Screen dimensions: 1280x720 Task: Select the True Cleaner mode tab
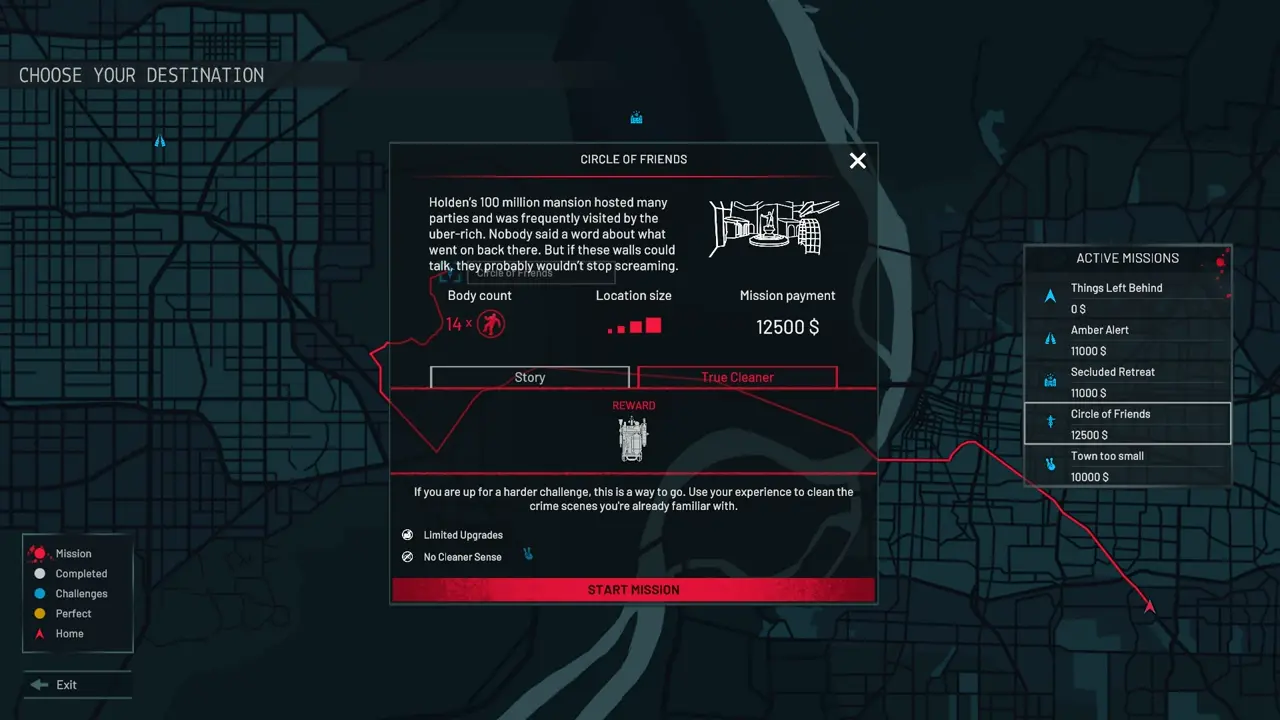click(737, 377)
